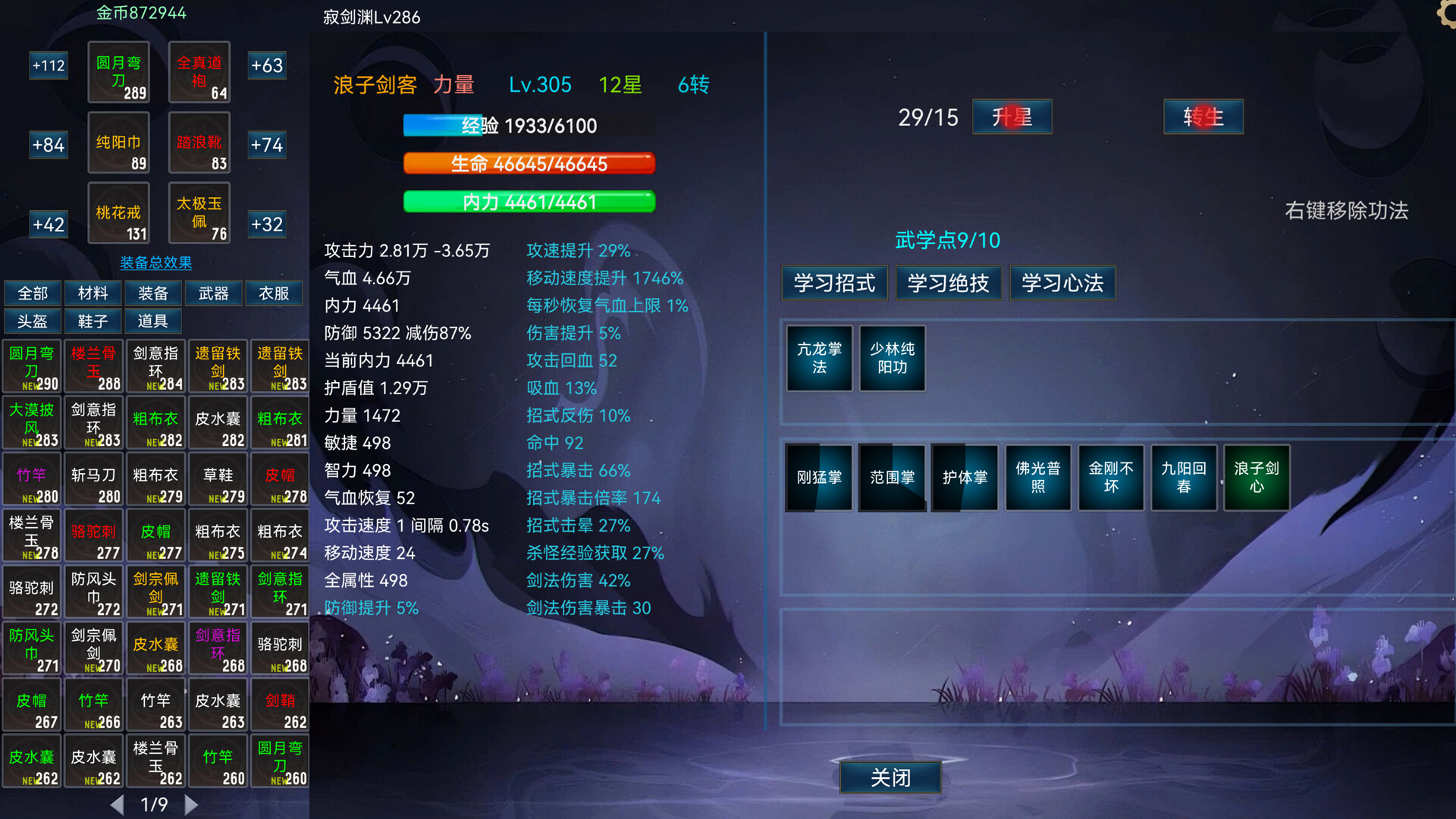Click the 转生 button
Image resolution: width=1456 pixels, height=819 pixels.
coord(1203,117)
